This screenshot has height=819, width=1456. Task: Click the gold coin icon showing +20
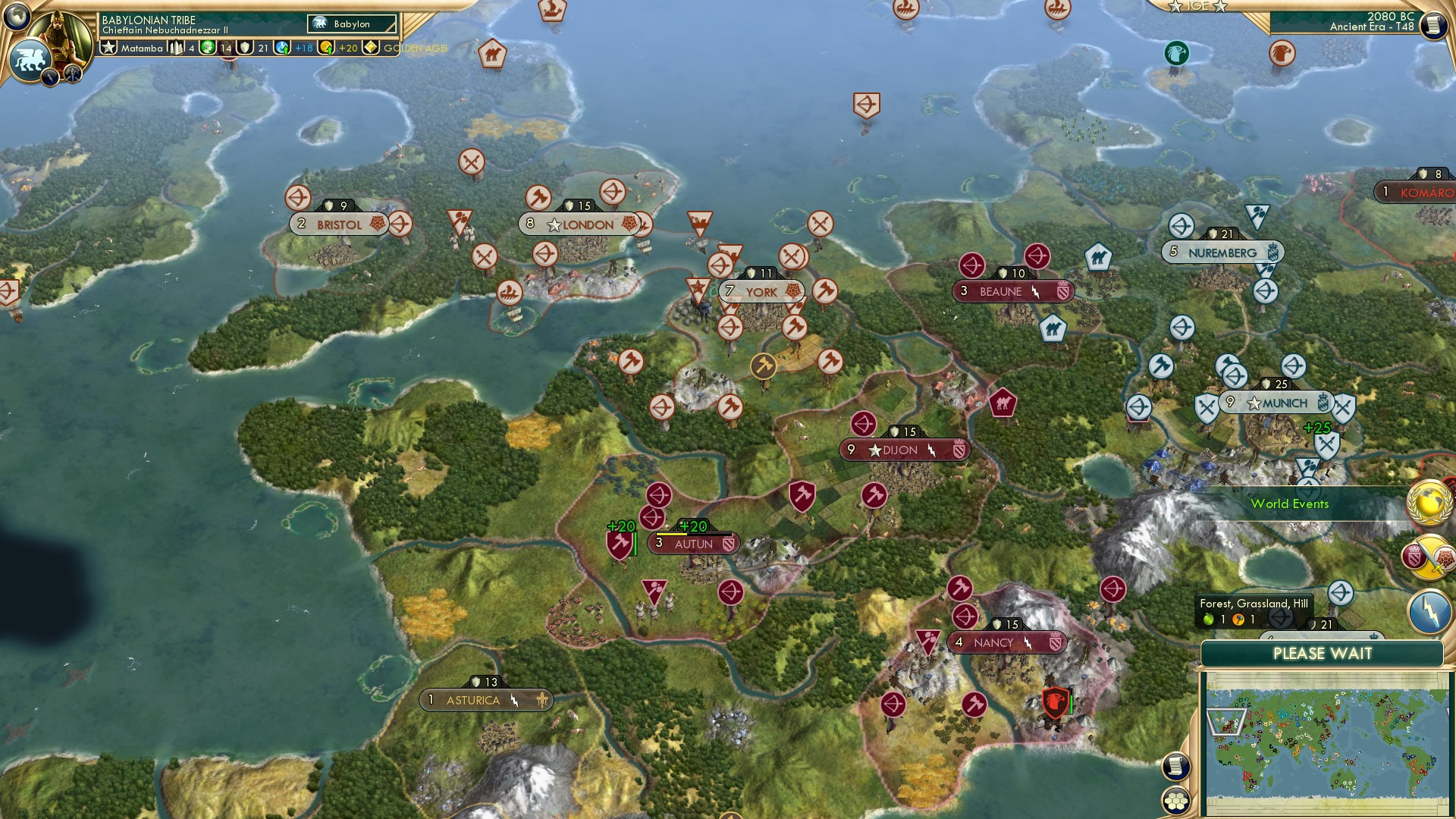pos(325,48)
